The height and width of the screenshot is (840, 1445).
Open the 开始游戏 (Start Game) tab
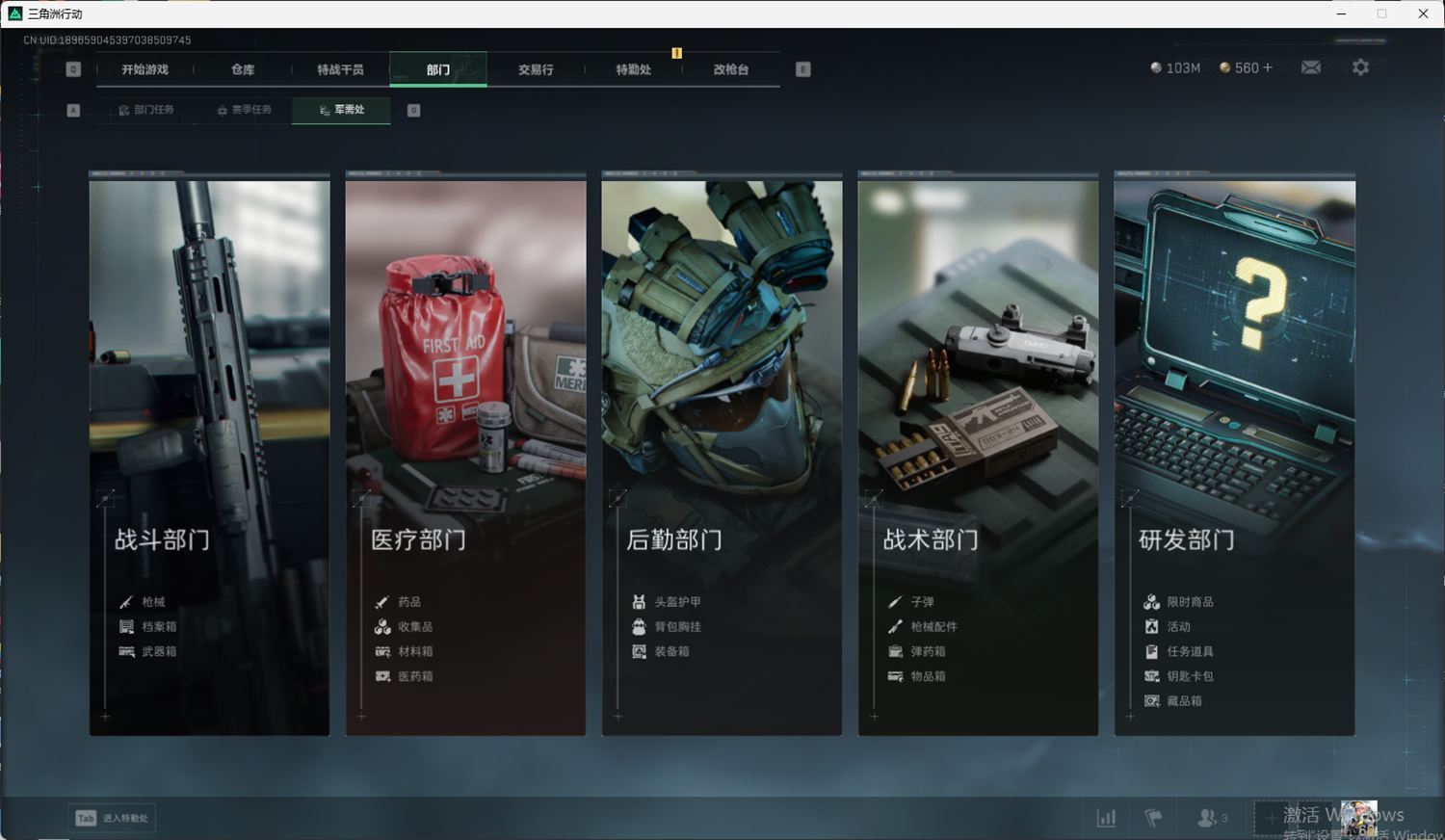[144, 69]
